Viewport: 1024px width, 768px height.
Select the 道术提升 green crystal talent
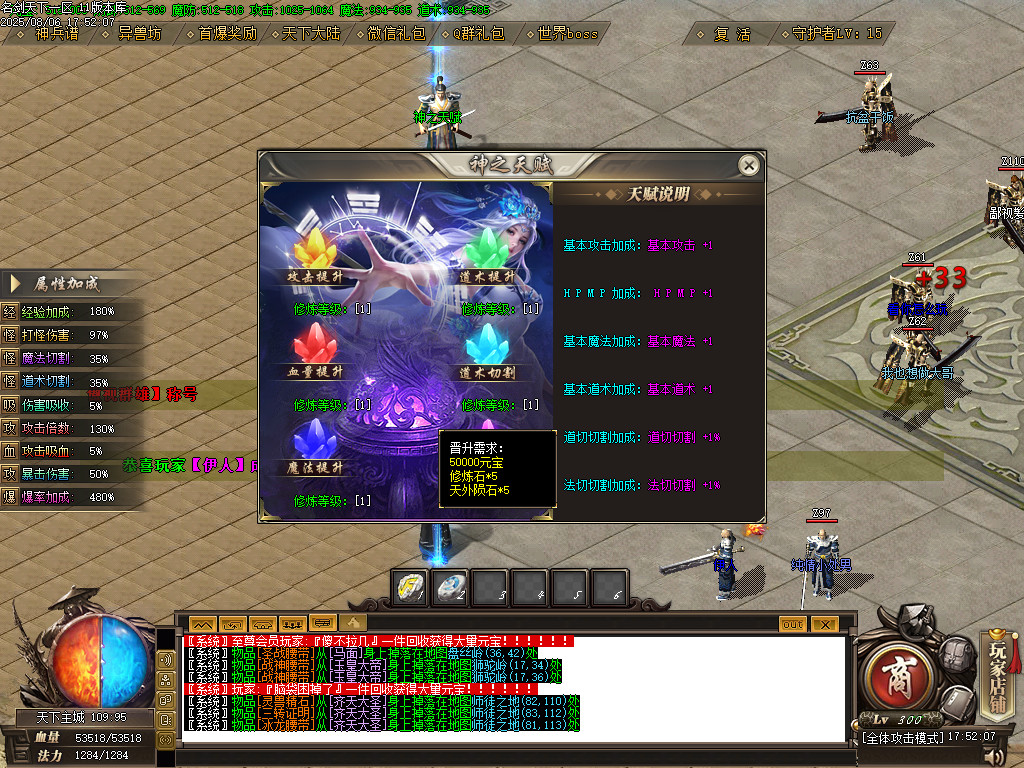point(488,250)
